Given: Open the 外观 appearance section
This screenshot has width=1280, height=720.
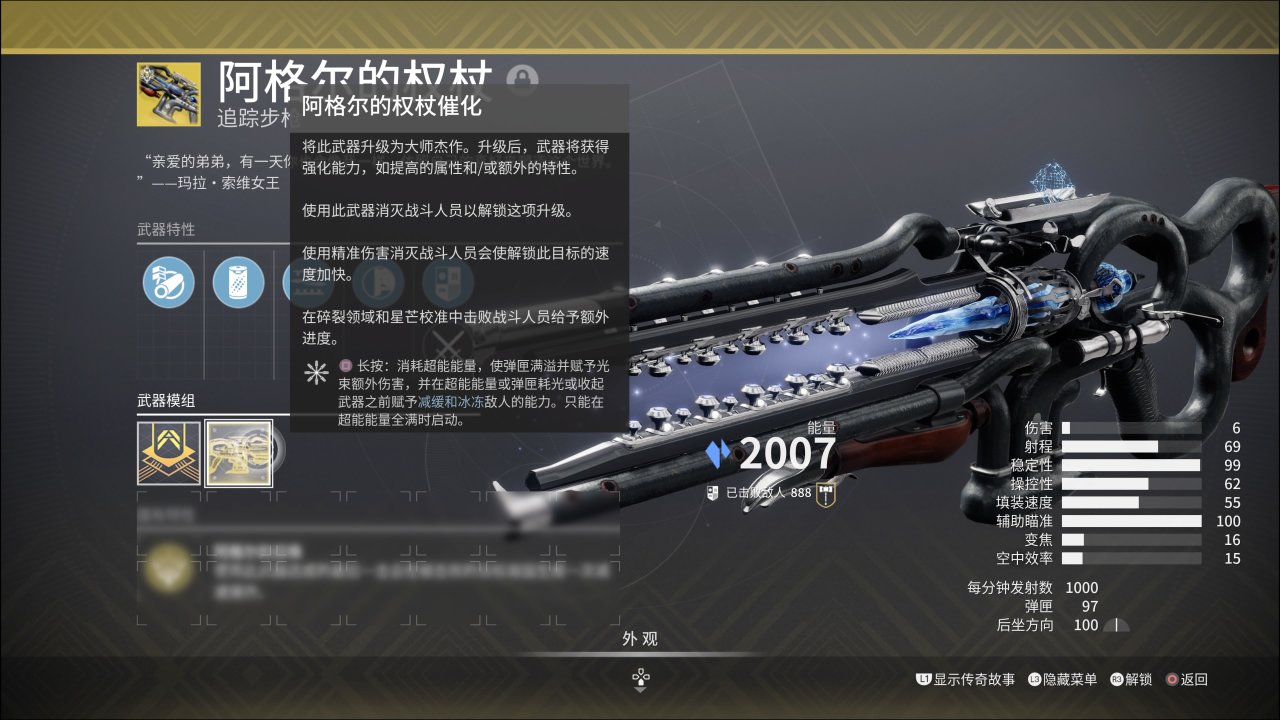Looking at the screenshot, I should coord(640,639).
